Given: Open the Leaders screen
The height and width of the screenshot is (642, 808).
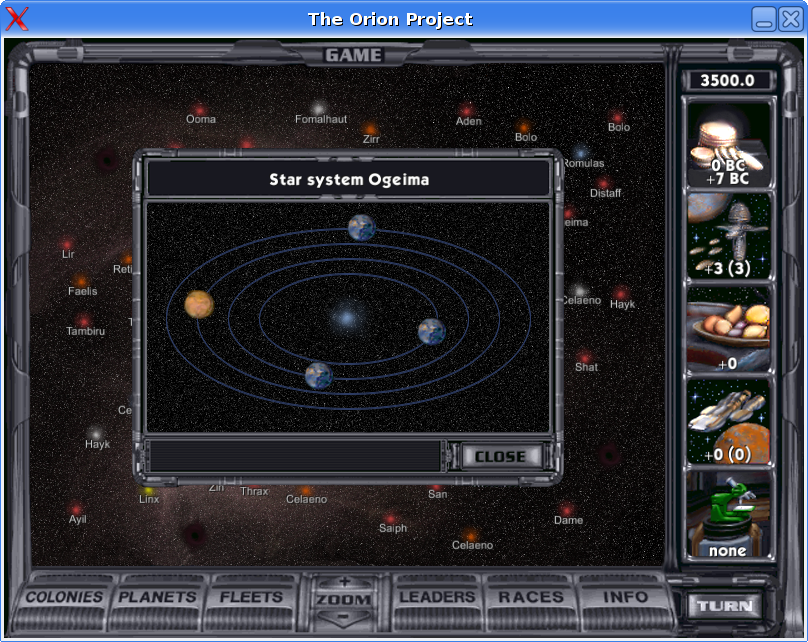Looking at the screenshot, I should click(x=437, y=597).
